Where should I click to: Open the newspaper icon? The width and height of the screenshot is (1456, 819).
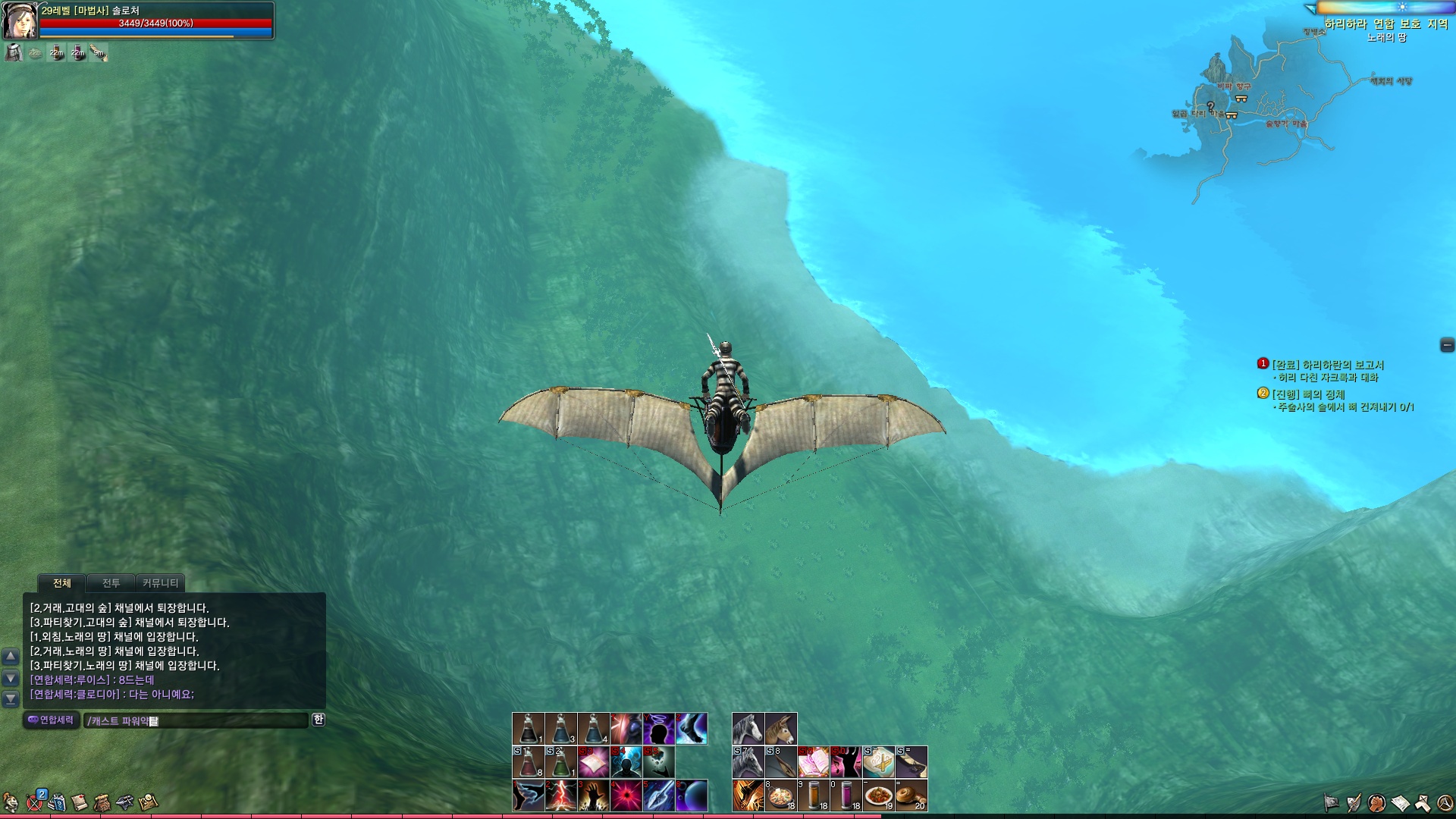pos(1400,802)
